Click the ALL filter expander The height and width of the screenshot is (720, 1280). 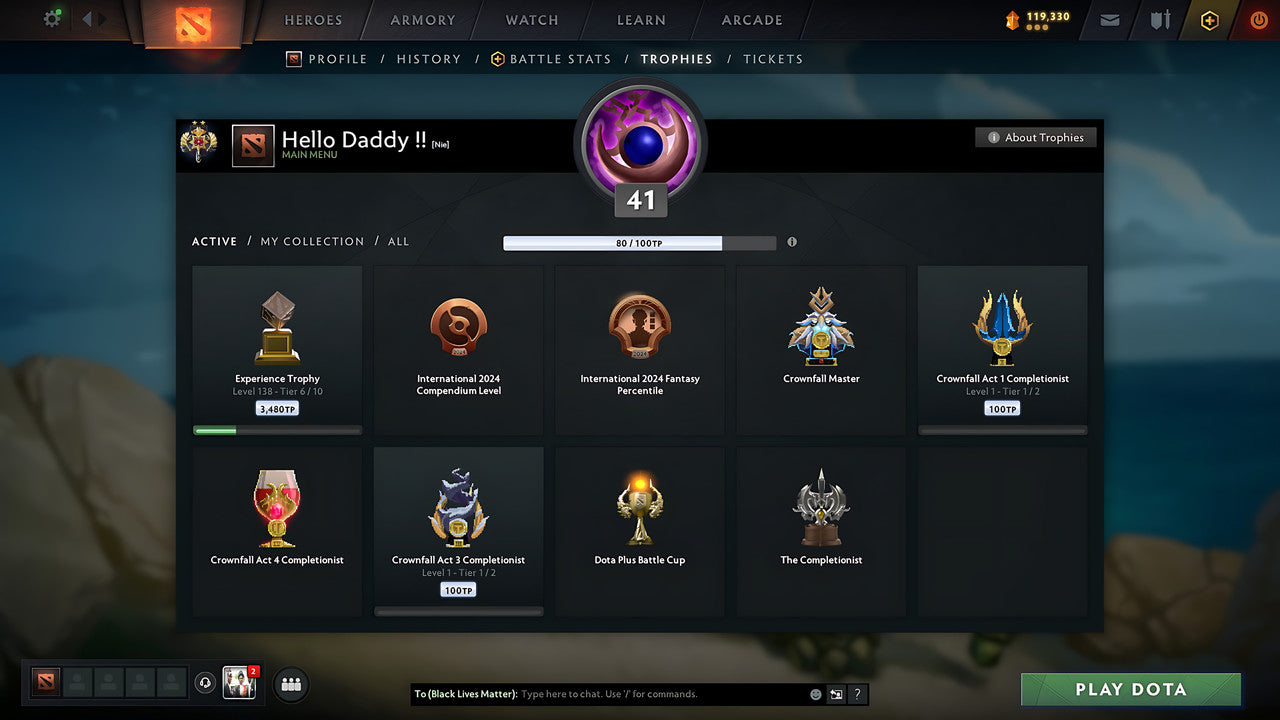[398, 241]
